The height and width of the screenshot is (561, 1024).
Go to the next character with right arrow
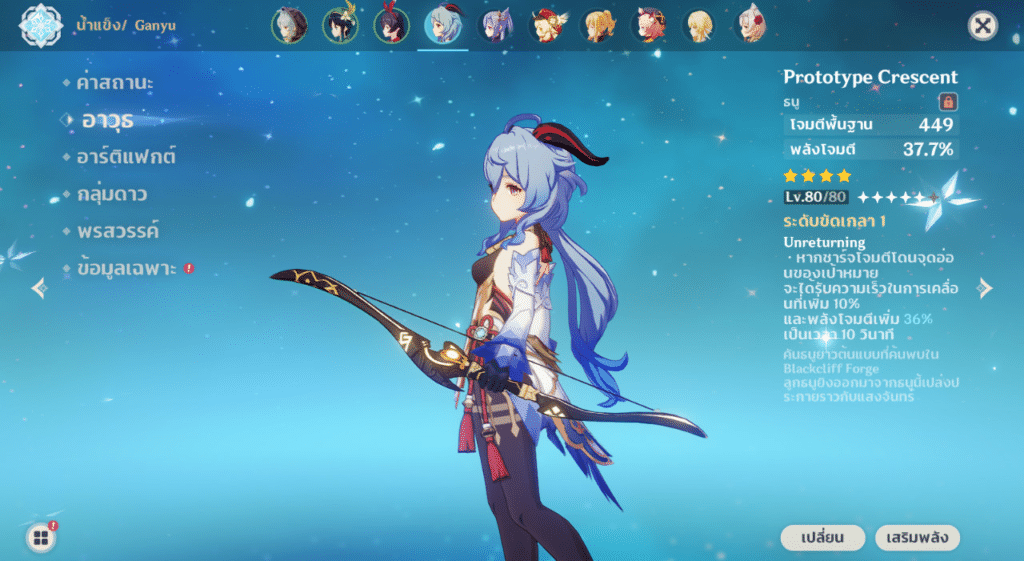(985, 288)
